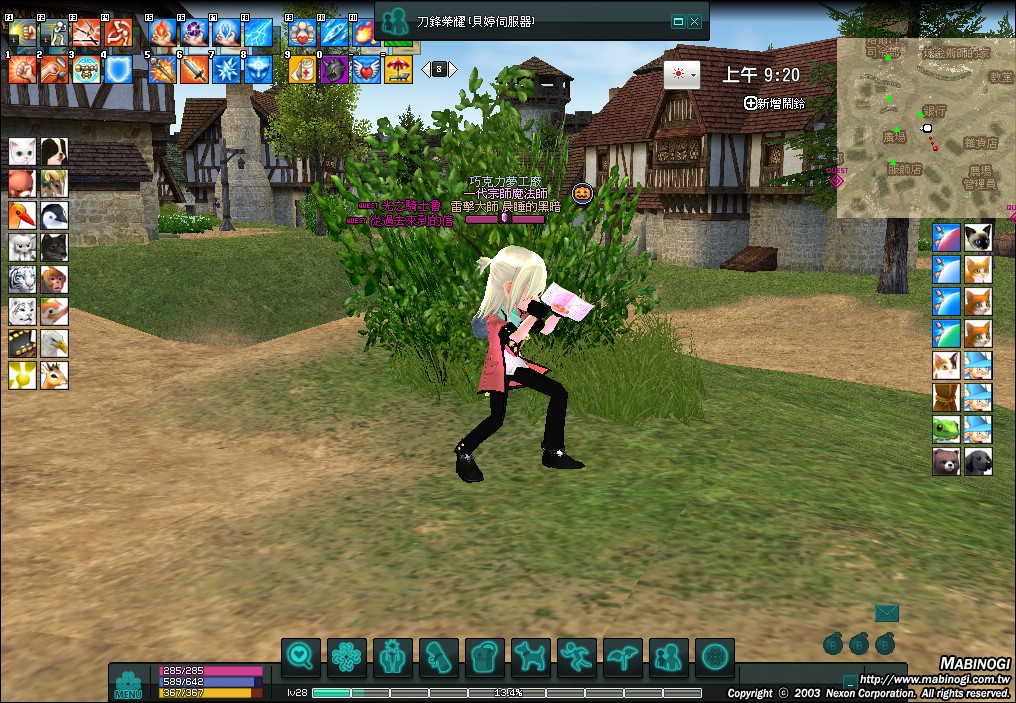Open the pet menu with dog icon
This screenshot has width=1016, height=703.
click(x=531, y=657)
